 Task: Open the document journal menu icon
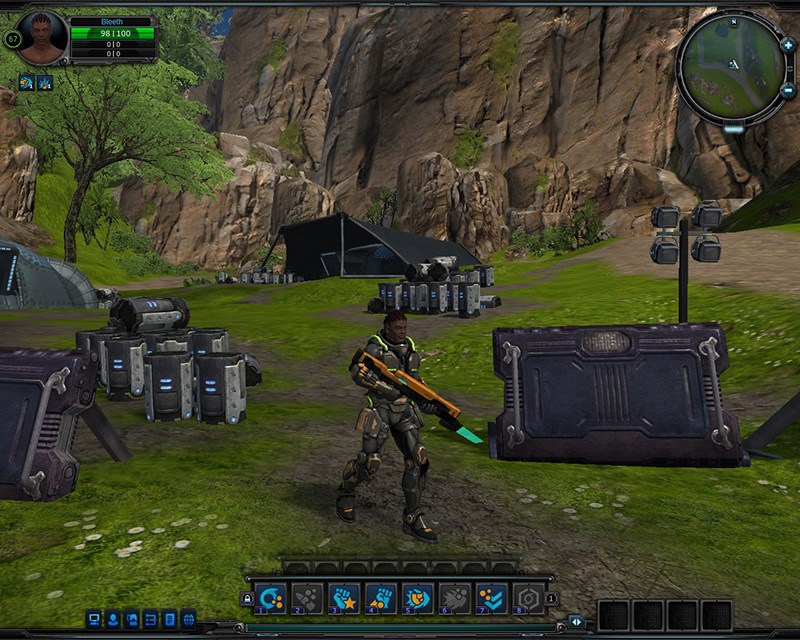tap(170, 619)
